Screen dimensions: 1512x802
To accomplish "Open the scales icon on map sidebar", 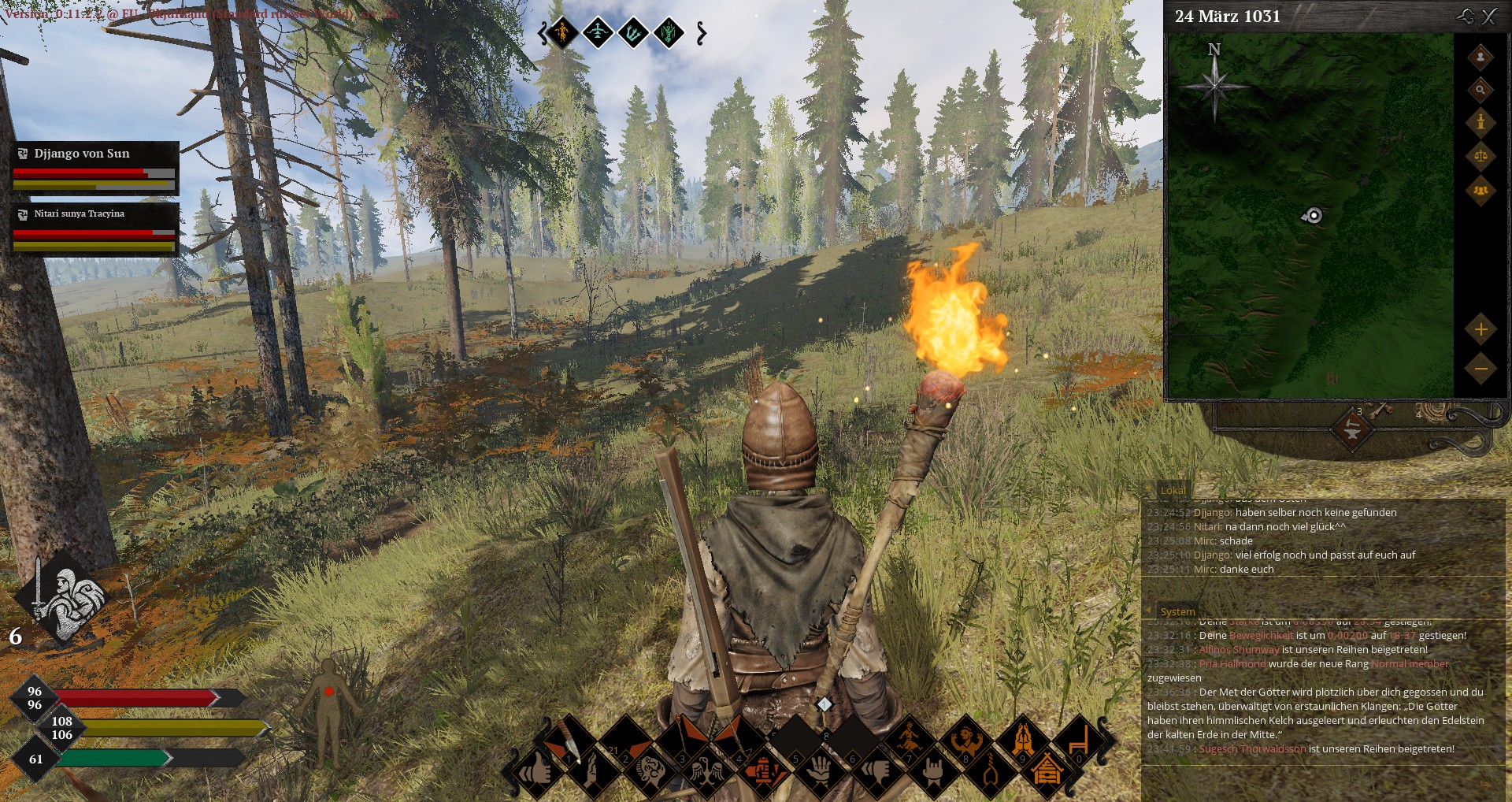I will point(1480,155).
